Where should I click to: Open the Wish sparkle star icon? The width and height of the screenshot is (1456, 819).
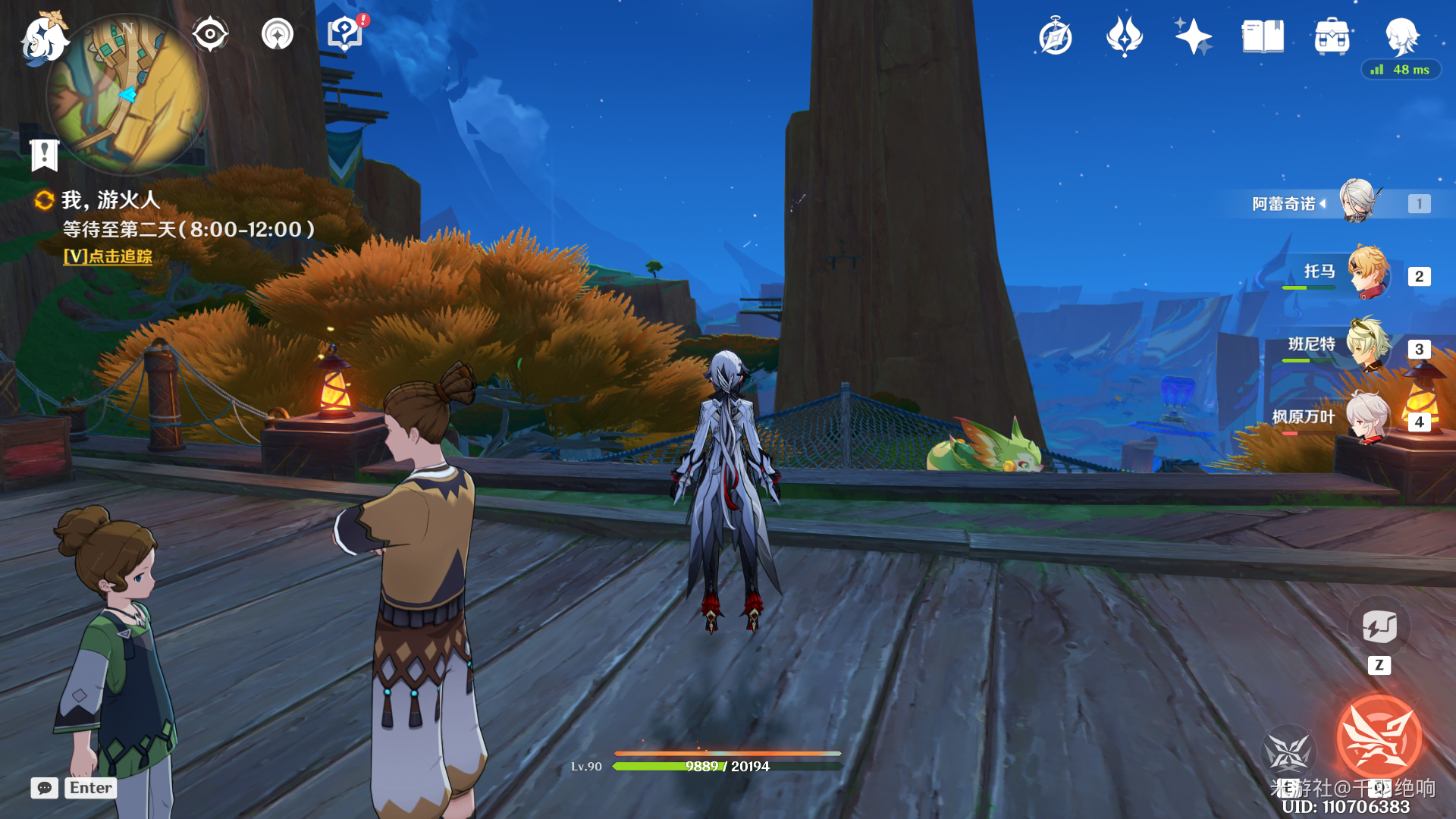[1193, 36]
